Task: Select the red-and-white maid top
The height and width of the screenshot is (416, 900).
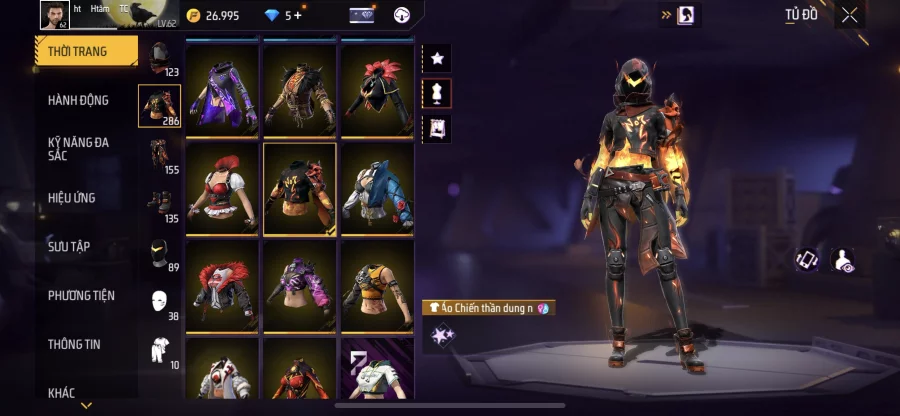Action: pos(222,188)
